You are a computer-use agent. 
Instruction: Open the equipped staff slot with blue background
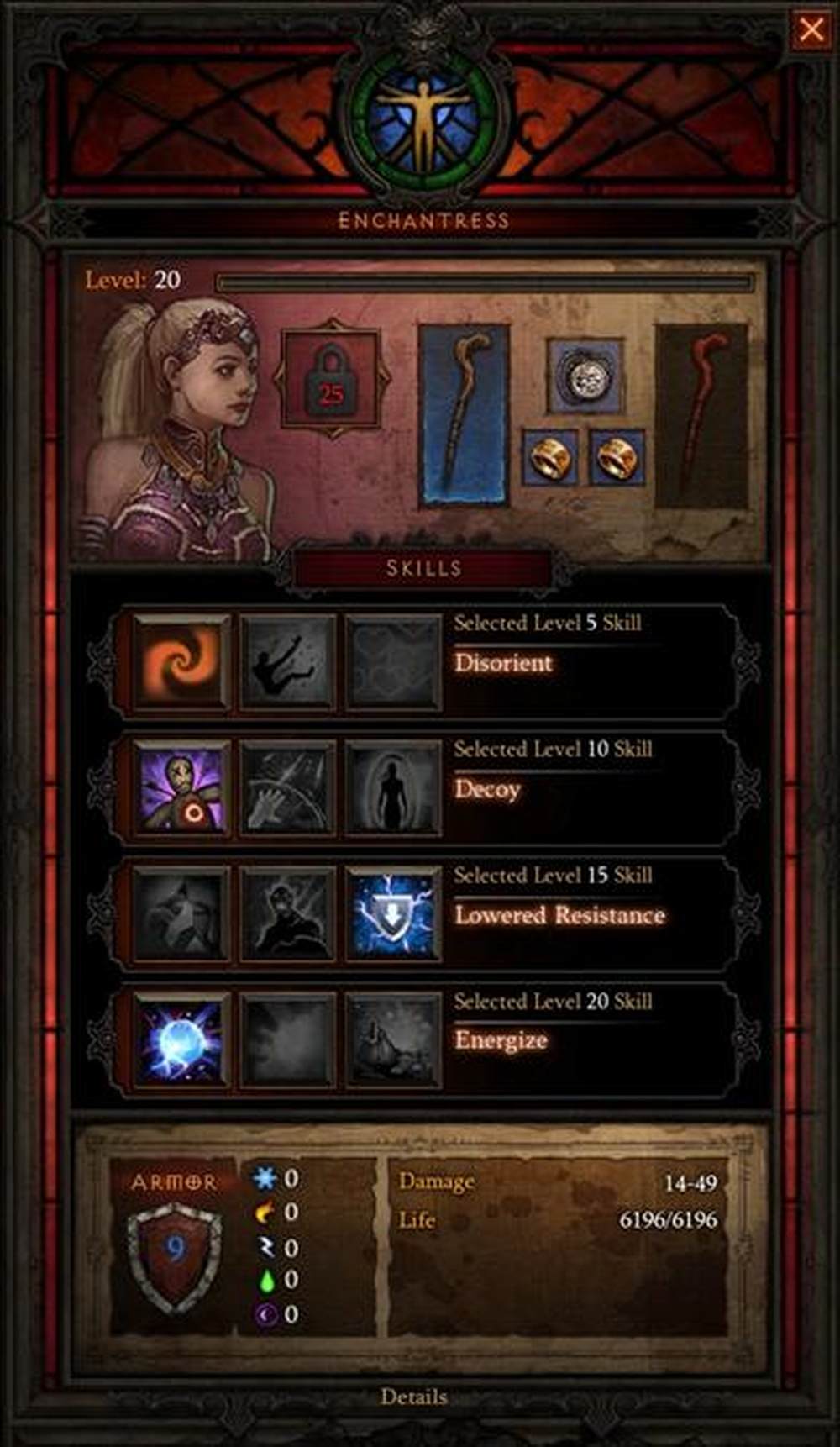pos(465,414)
